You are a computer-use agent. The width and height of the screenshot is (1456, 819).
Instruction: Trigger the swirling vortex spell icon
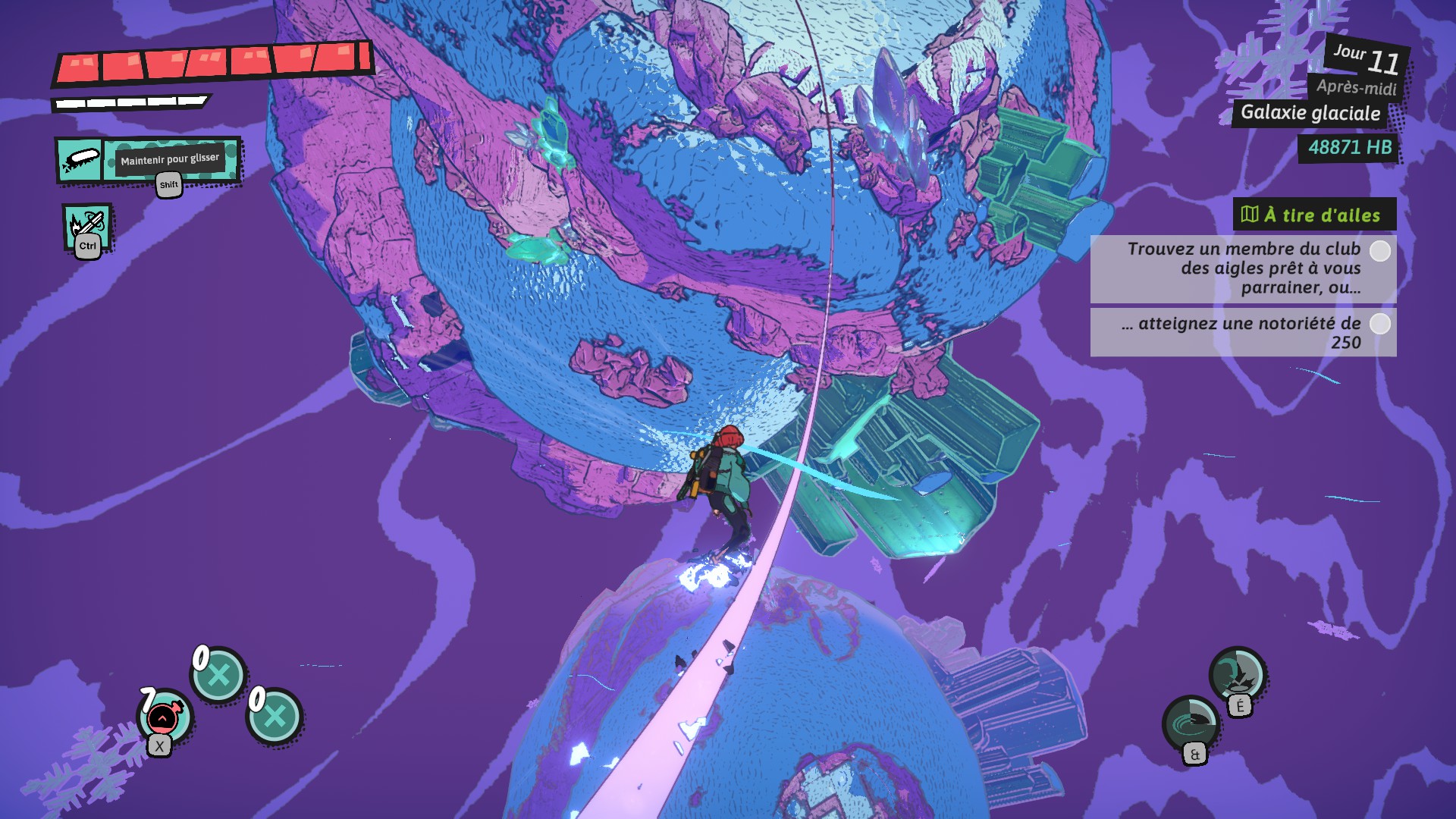coord(1191,723)
